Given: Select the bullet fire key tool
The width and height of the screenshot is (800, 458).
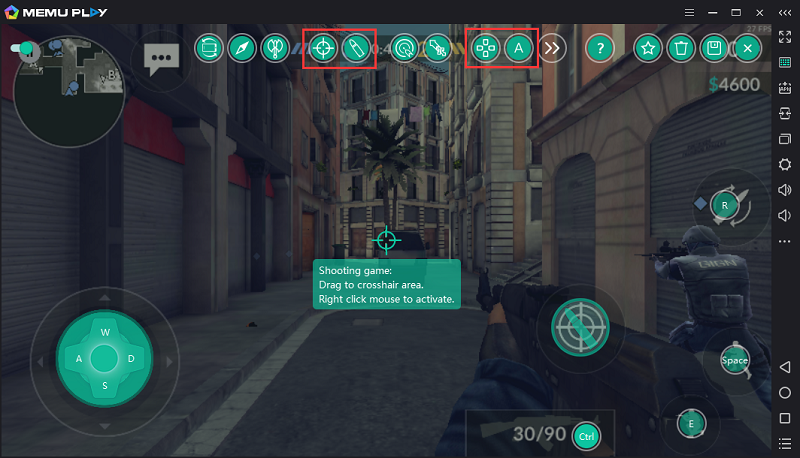Looking at the screenshot, I should 357,47.
